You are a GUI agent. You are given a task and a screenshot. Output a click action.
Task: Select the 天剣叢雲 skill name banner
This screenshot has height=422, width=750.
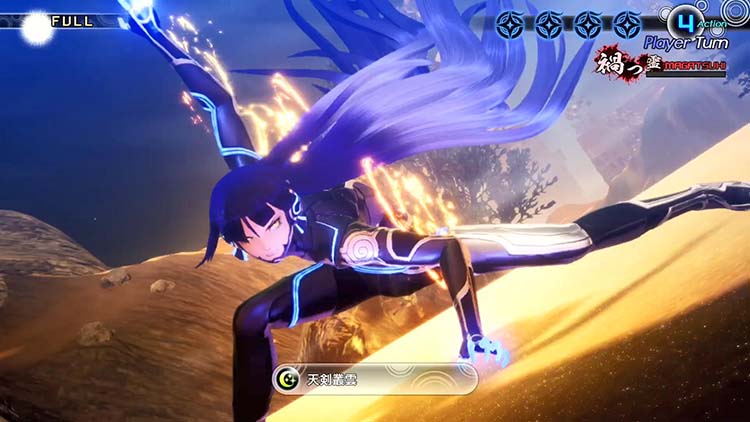375,379
